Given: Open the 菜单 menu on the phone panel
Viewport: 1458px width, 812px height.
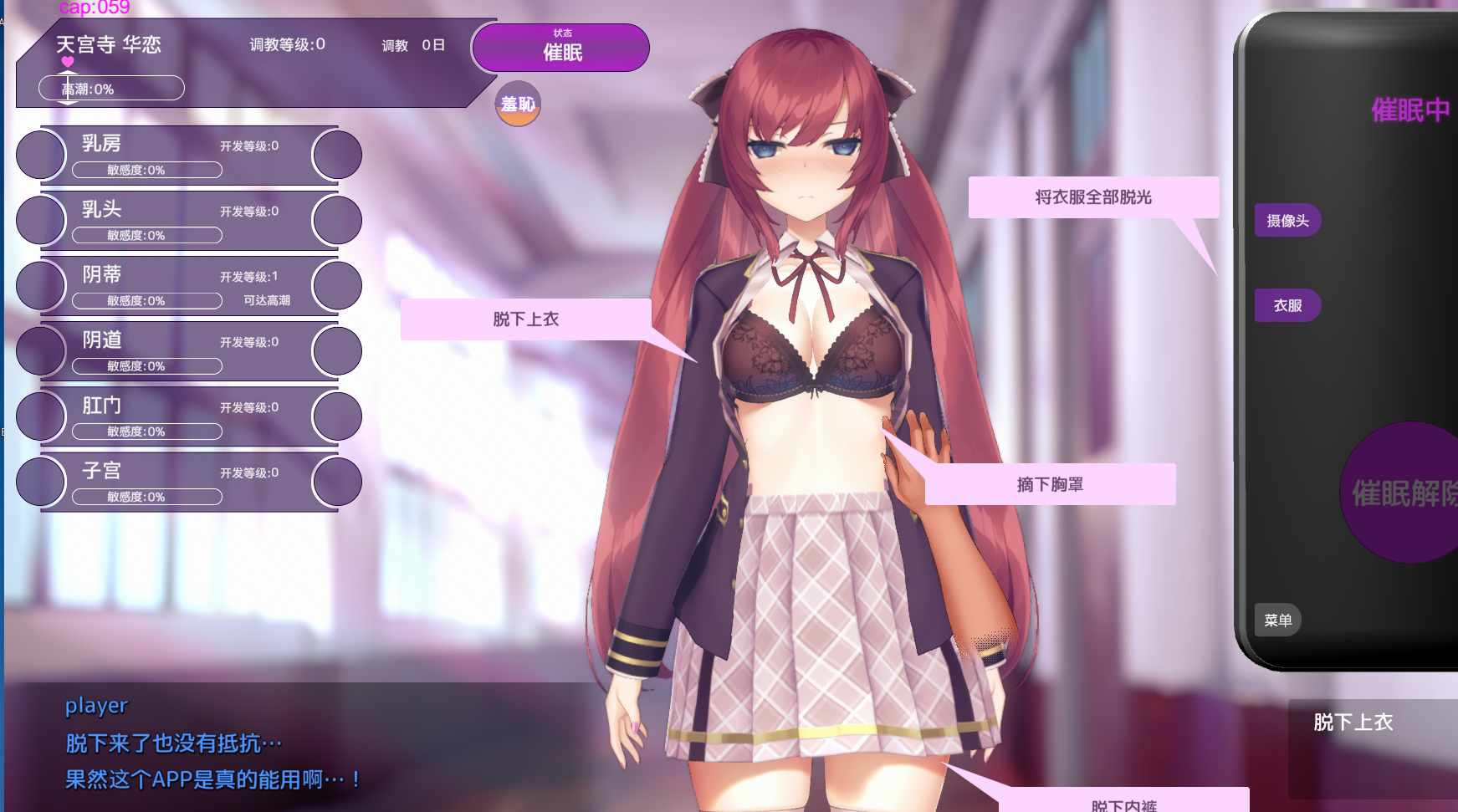Looking at the screenshot, I should coord(1277,620).
